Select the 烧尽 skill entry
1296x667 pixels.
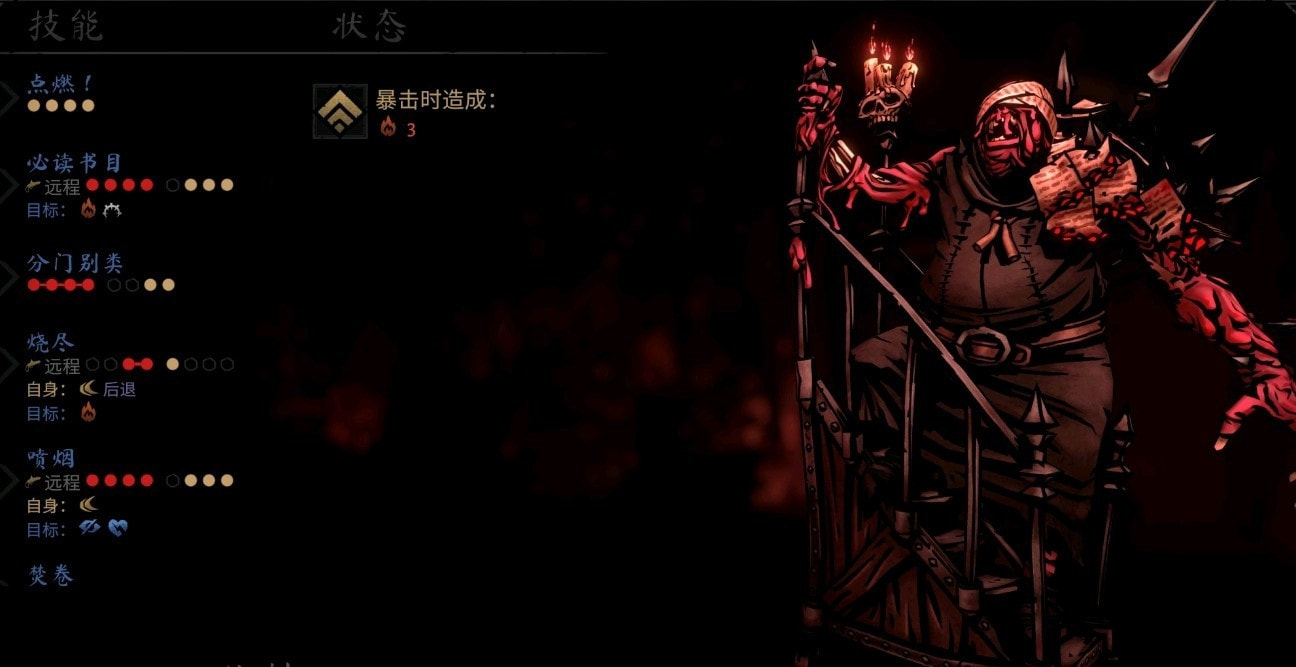click(51, 343)
